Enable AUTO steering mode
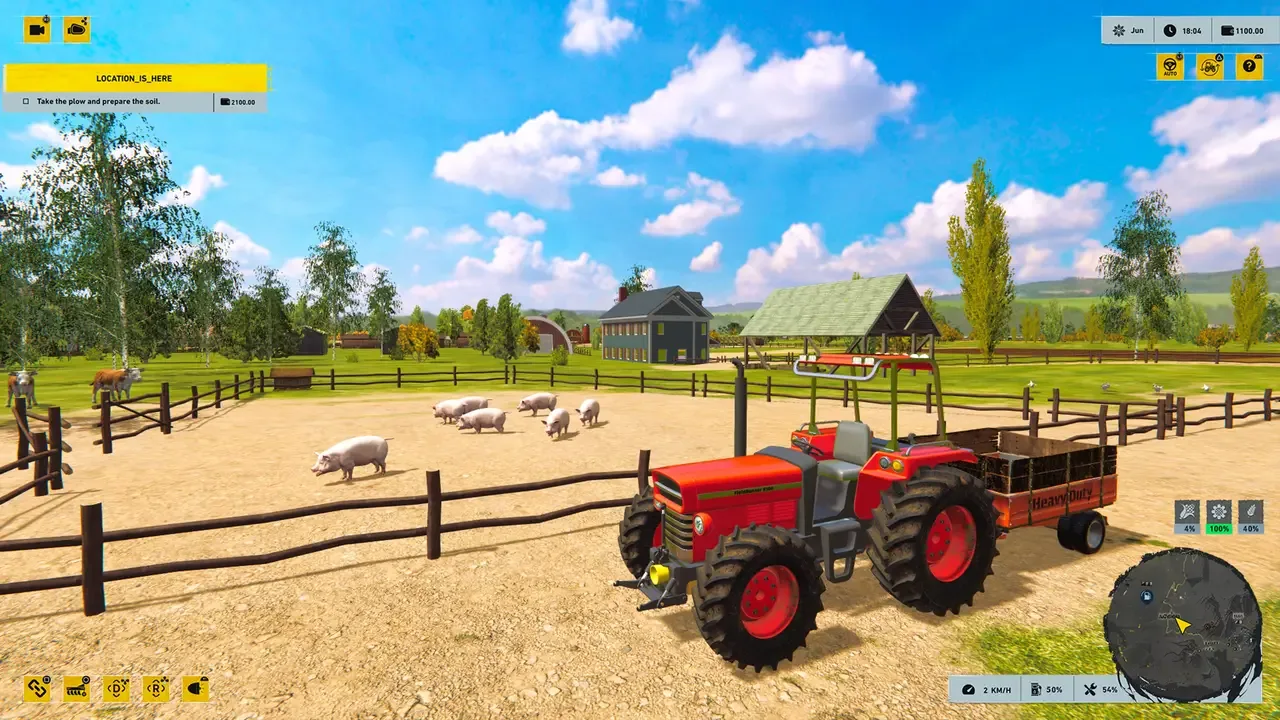Image resolution: width=1280 pixels, height=720 pixels. [1169, 66]
